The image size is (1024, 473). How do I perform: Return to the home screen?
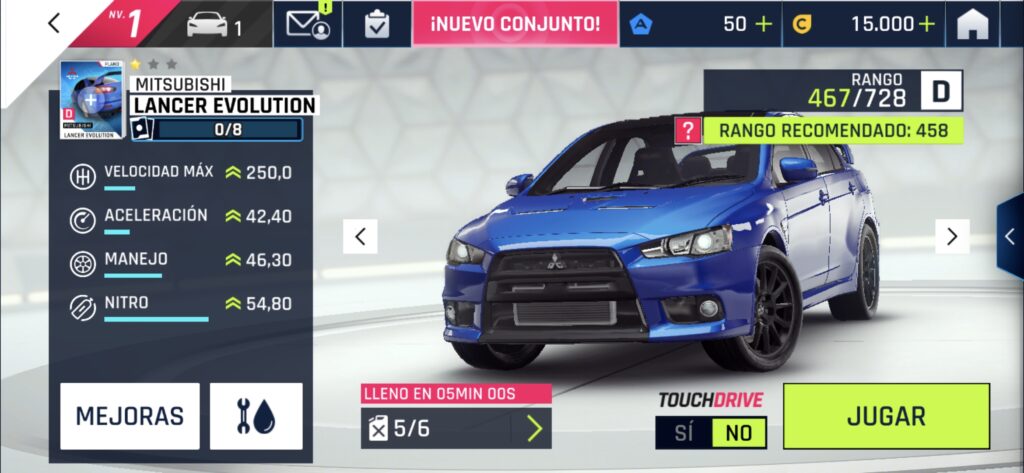point(972,25)
